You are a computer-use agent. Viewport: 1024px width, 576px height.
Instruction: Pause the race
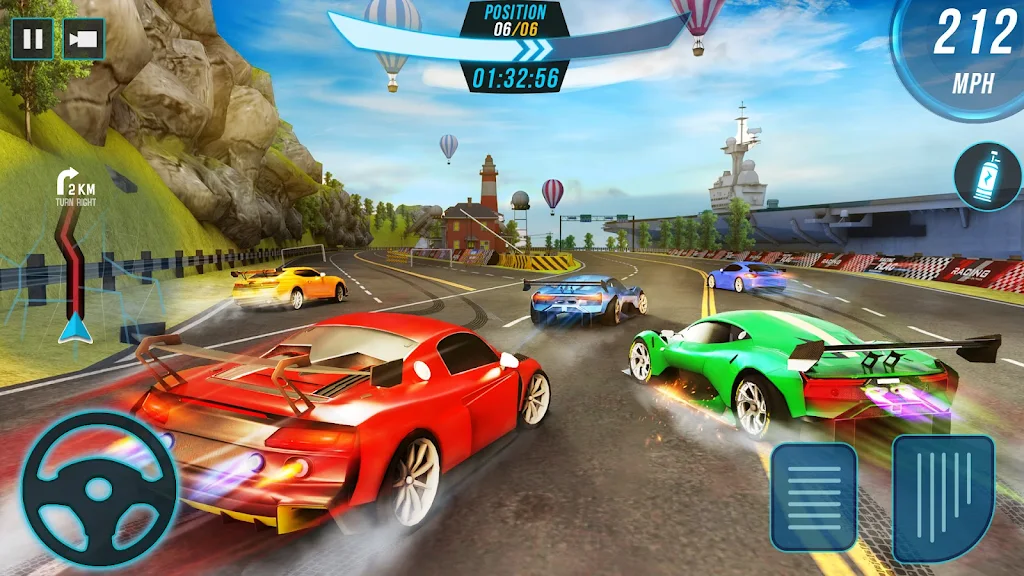point(32,40)
